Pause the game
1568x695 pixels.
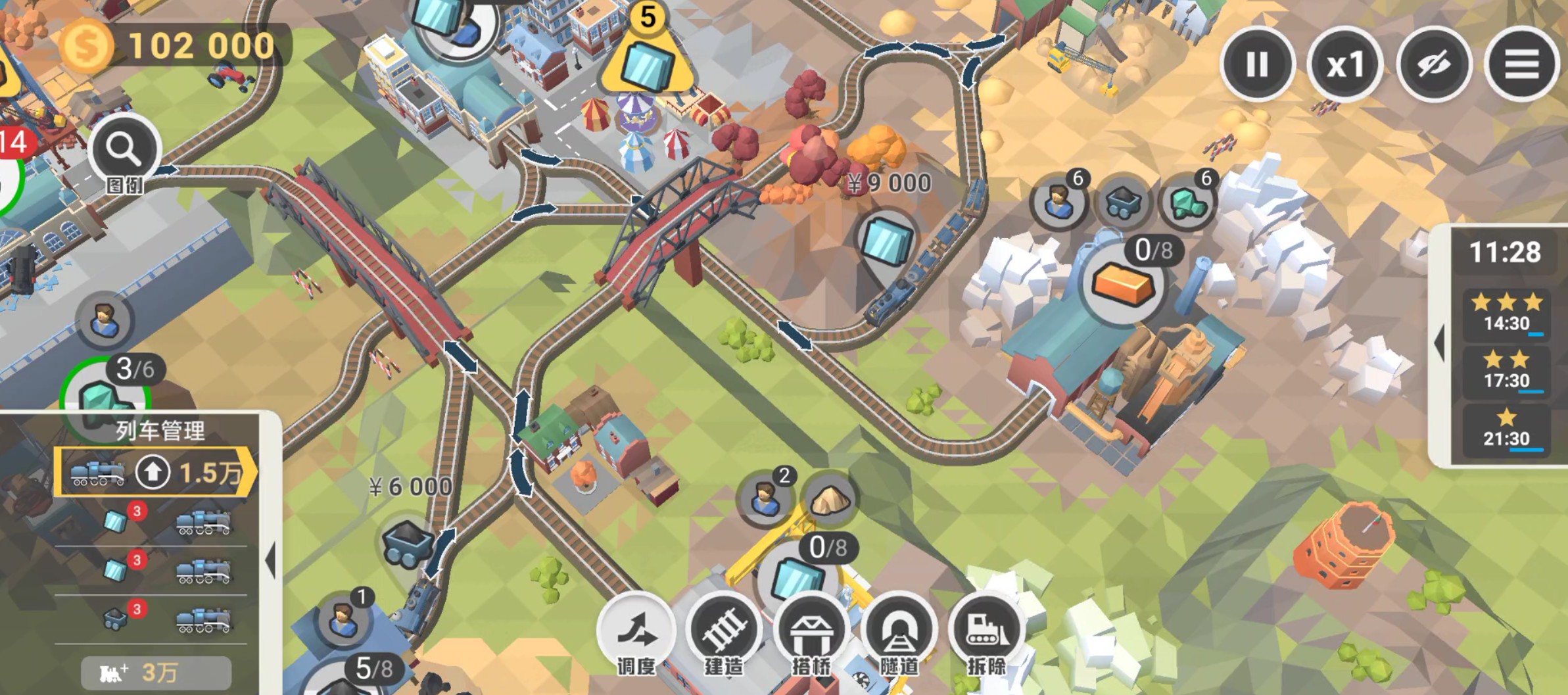pos(1256,64)
